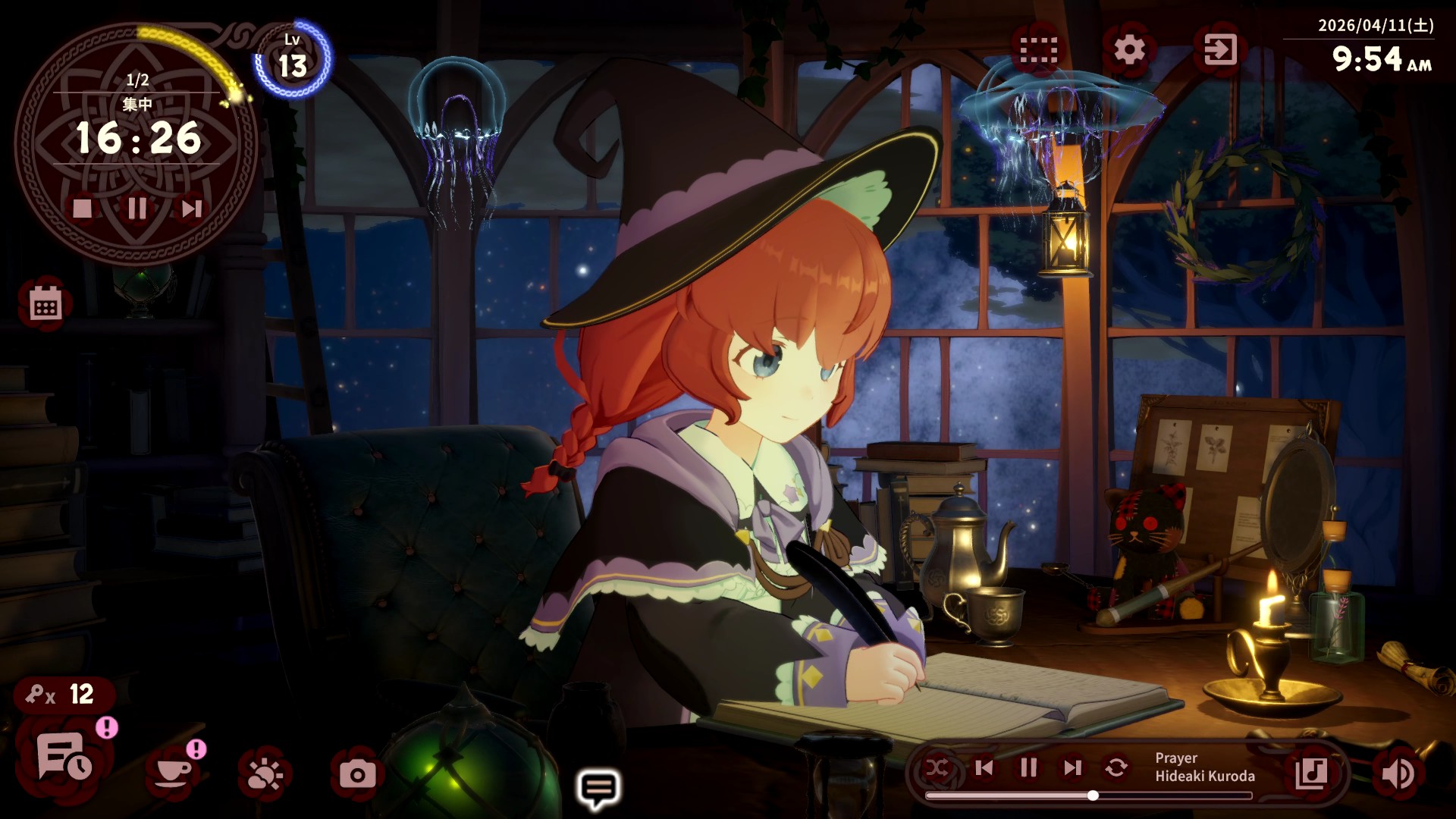1456x819 pixels.
Task: Open the settings gear
Action: coord(1128,50)
